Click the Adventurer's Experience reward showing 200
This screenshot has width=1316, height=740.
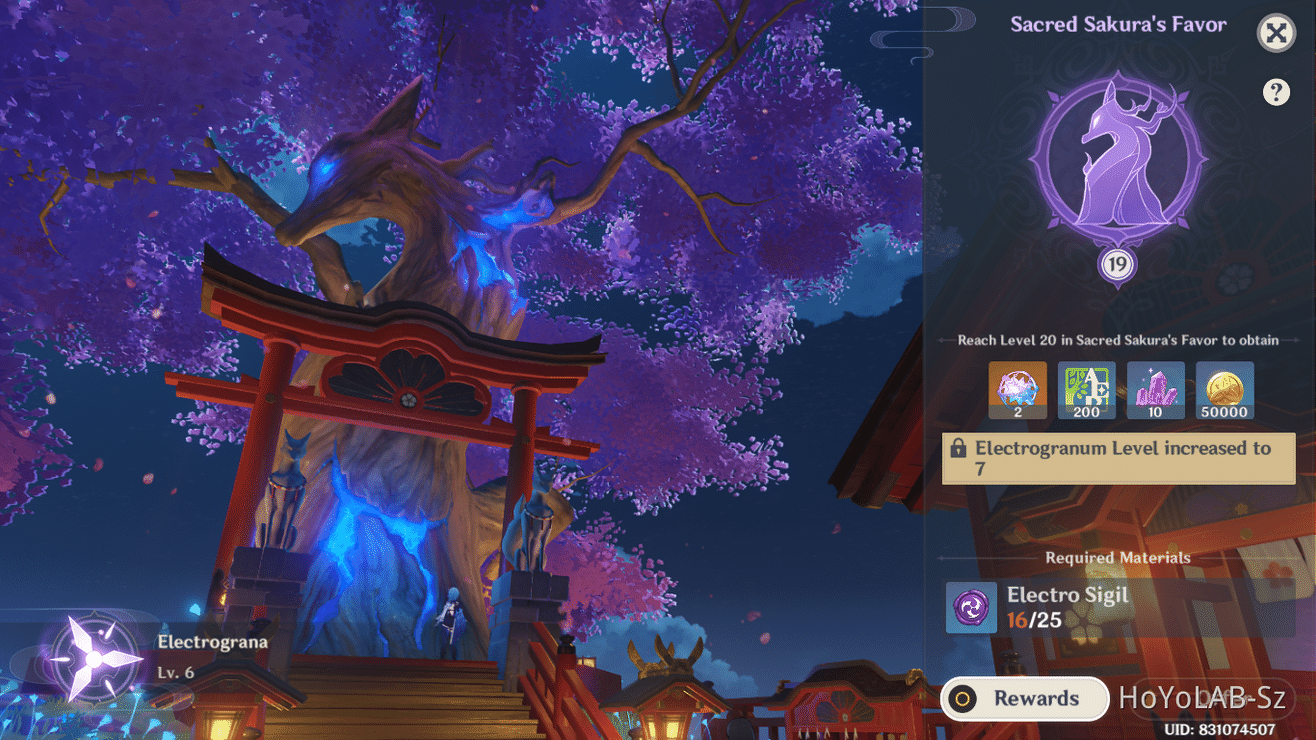click(x=1086, y=390)
